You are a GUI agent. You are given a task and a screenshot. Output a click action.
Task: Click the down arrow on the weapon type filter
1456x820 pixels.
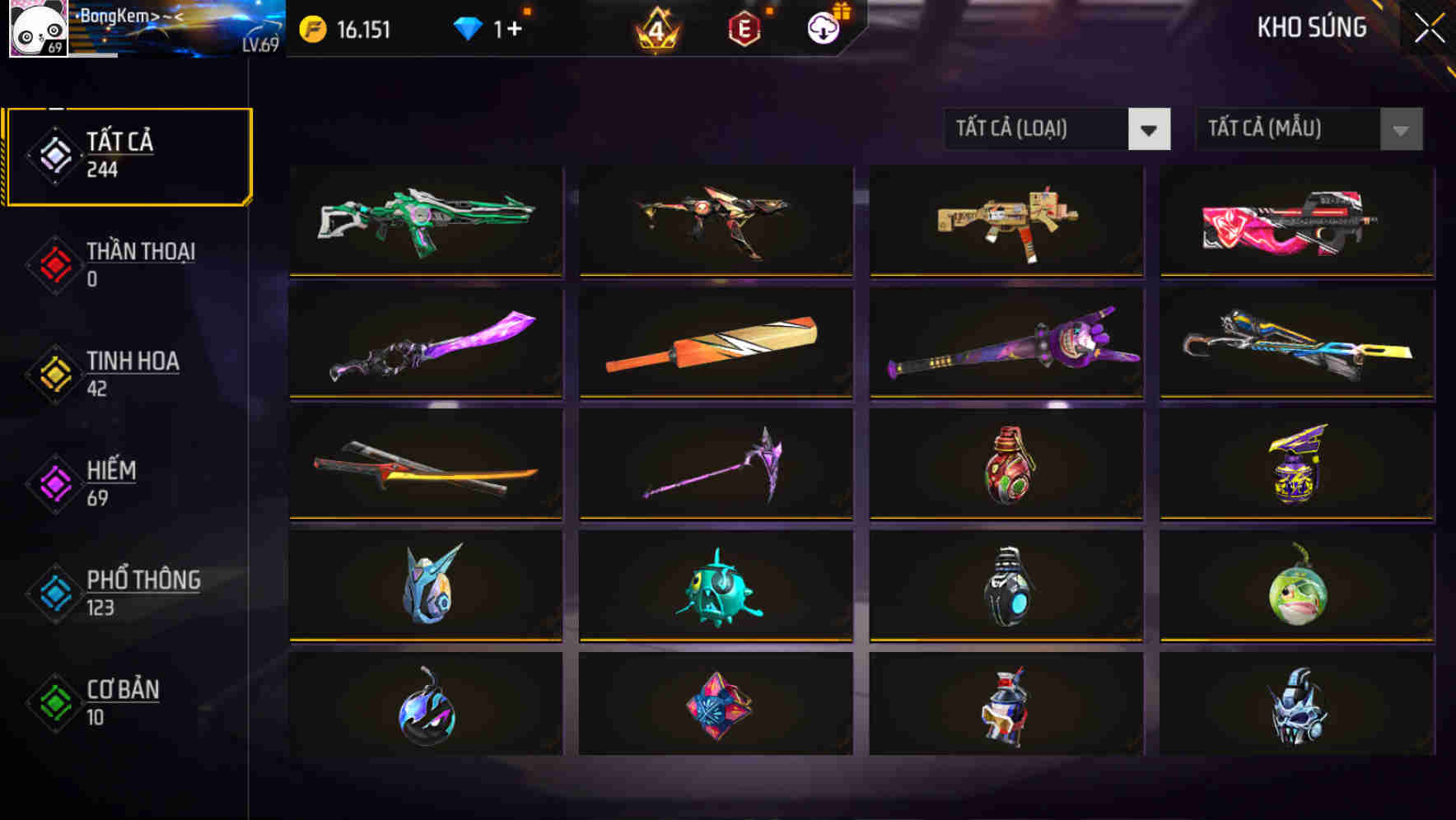coord(1150,129)
